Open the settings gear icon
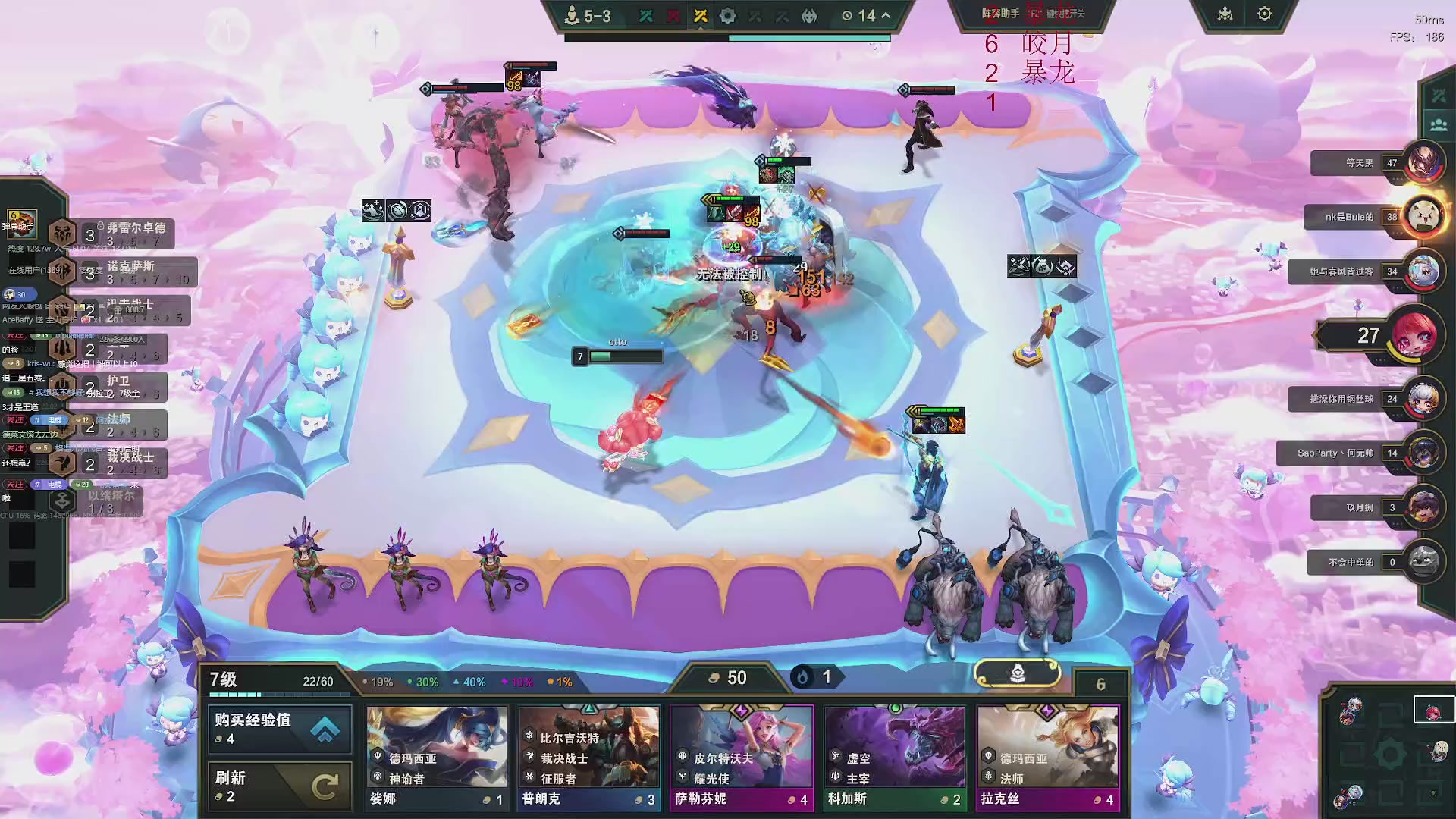This screenshot has height=819, width=1456. (1264, 14)
